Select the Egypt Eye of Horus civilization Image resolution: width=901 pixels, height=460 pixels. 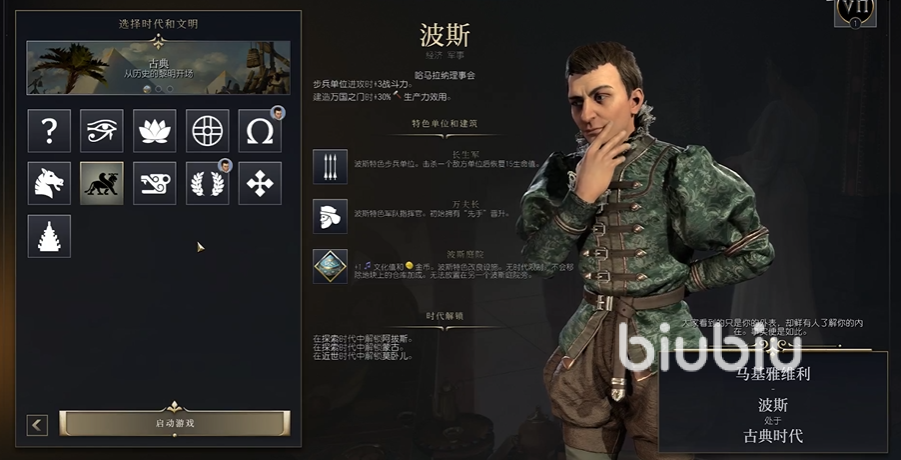tap(102, 130)
